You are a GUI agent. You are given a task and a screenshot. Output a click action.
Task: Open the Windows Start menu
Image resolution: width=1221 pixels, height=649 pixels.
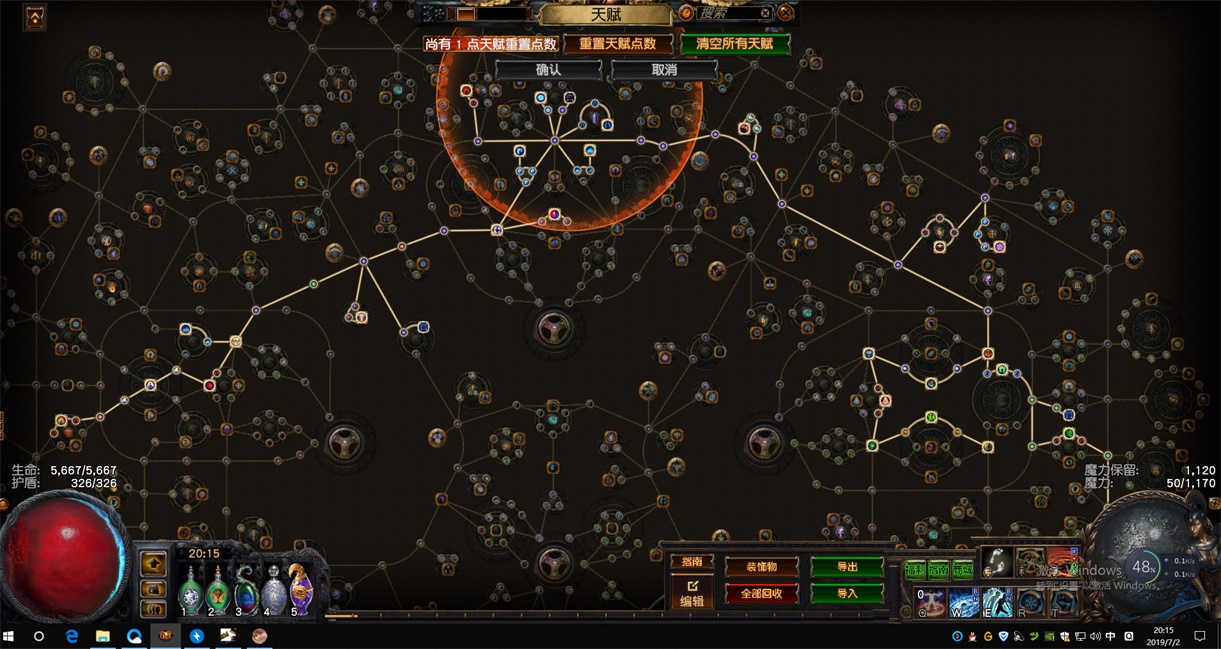(x=11, y=636)
